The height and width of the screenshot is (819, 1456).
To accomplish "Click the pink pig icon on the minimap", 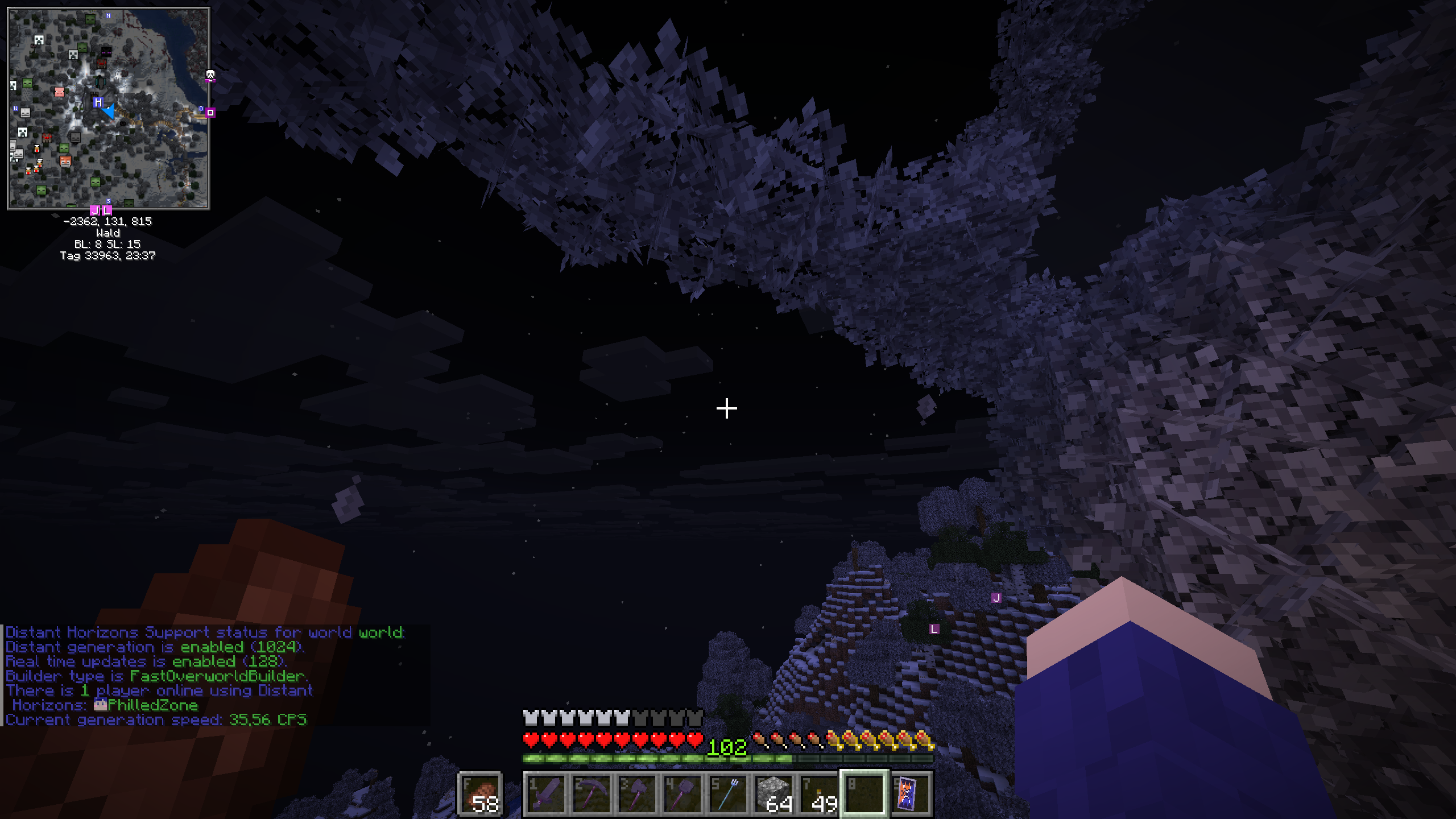I will pos(60,93).
